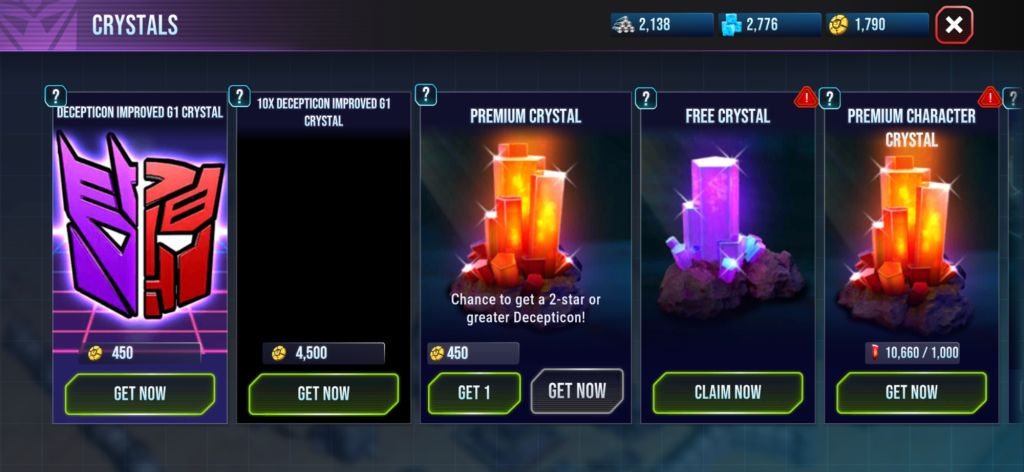The image size is (1024, 472).
Task: Tap GET 1 on Premium Crystal
Action: tap(474, 393)
